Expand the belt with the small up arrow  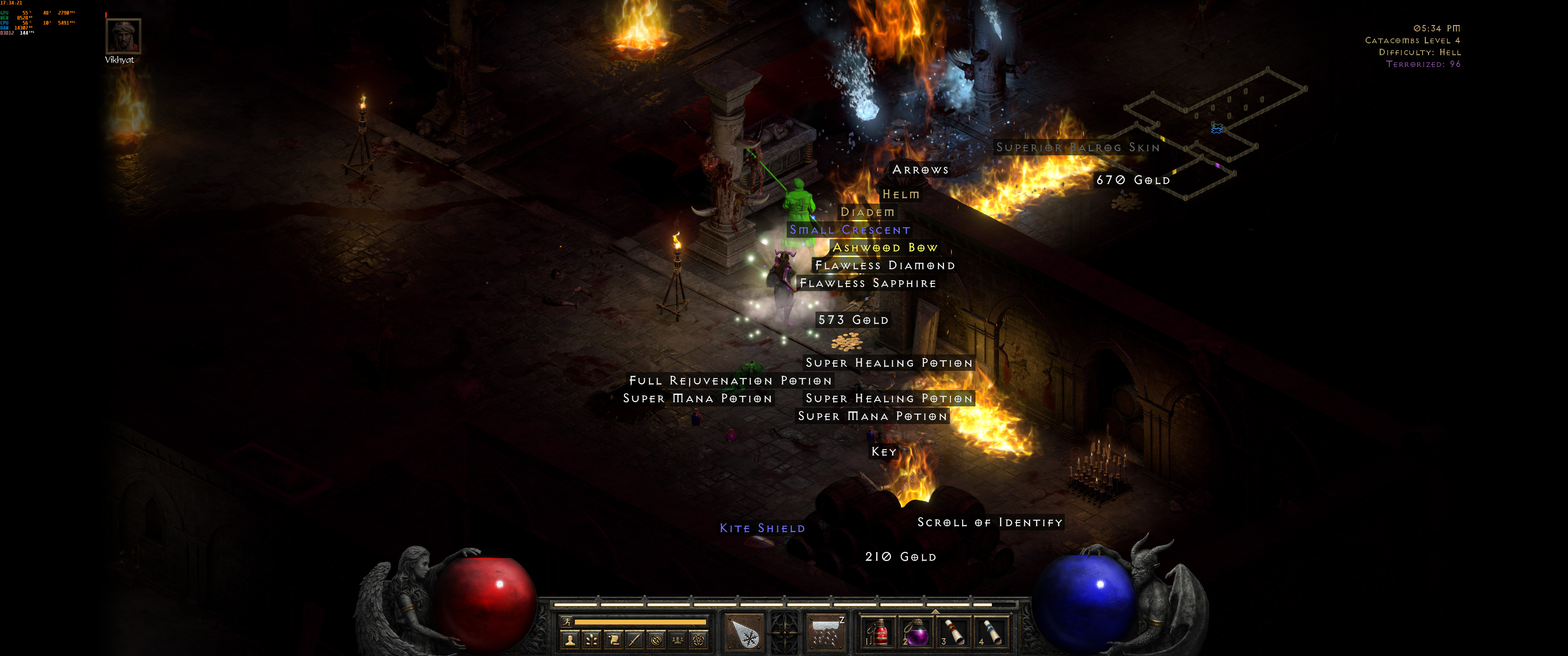click(x=935, y=611)
